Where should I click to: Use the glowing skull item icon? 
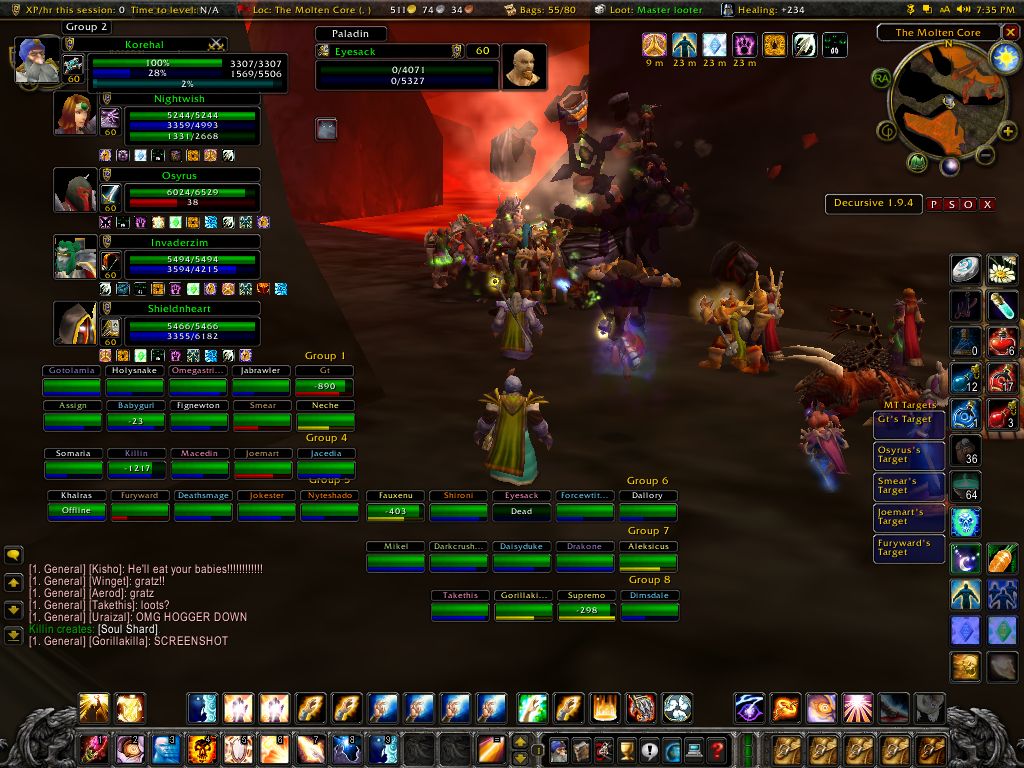pos(965,522)
